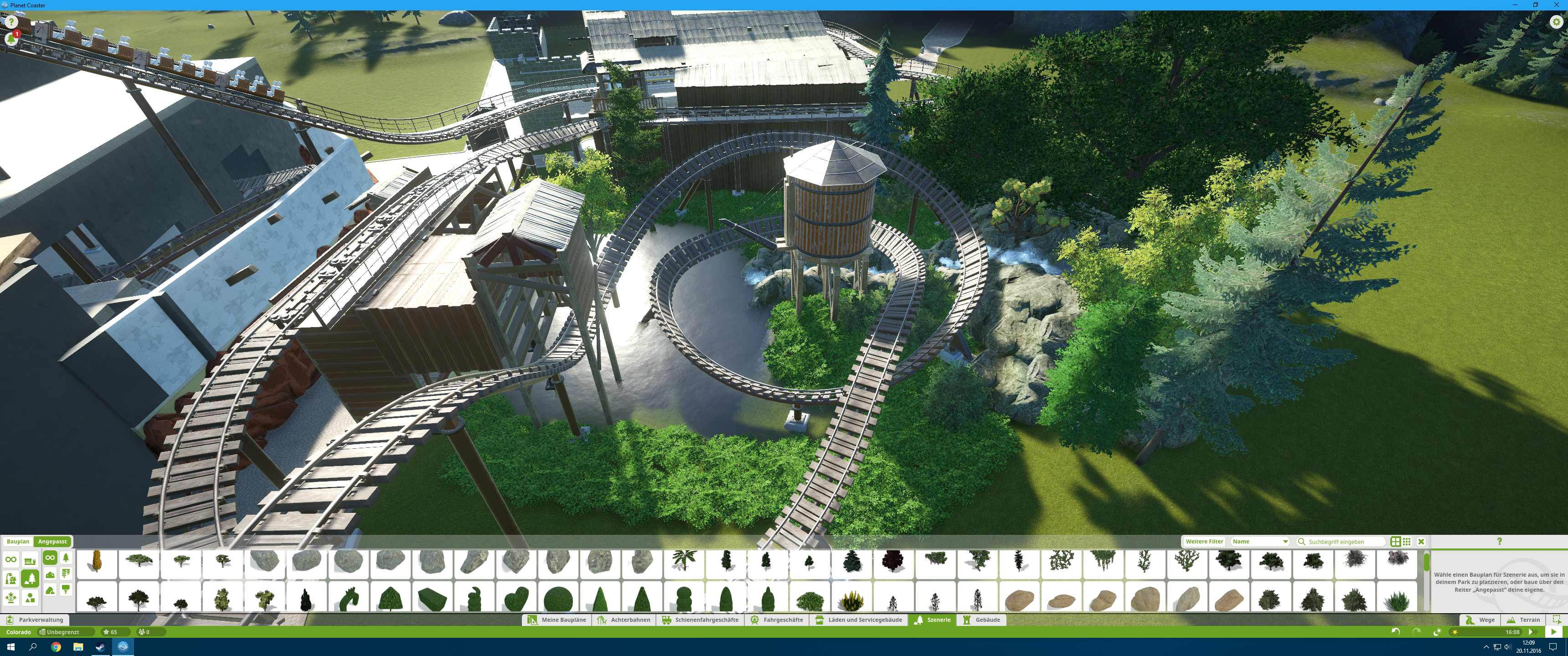Open the settings gear icon
1568x656 pixels.
coord(1557,21)
